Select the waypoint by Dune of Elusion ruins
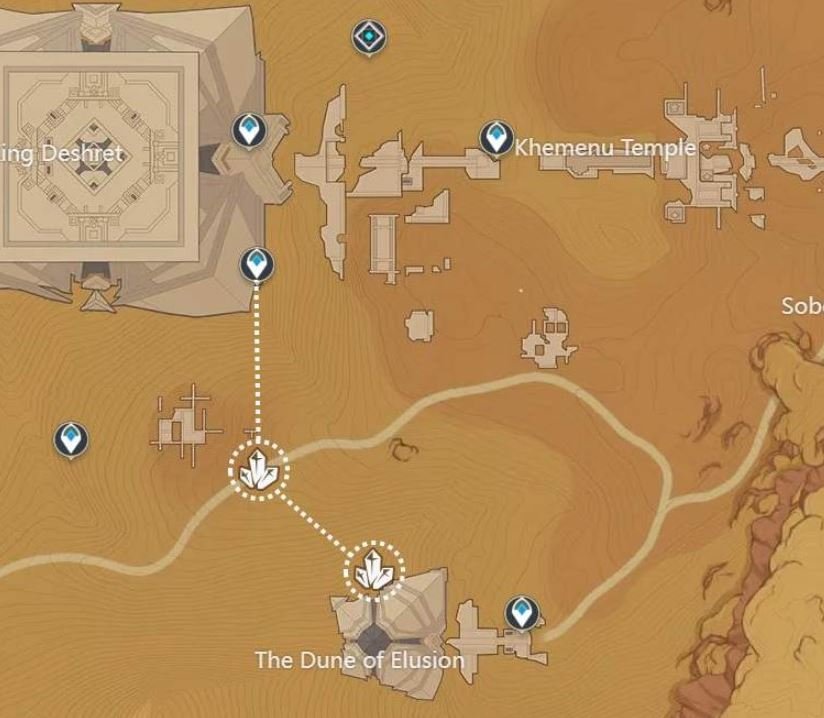Screen dimensions: 824x718 520,612
